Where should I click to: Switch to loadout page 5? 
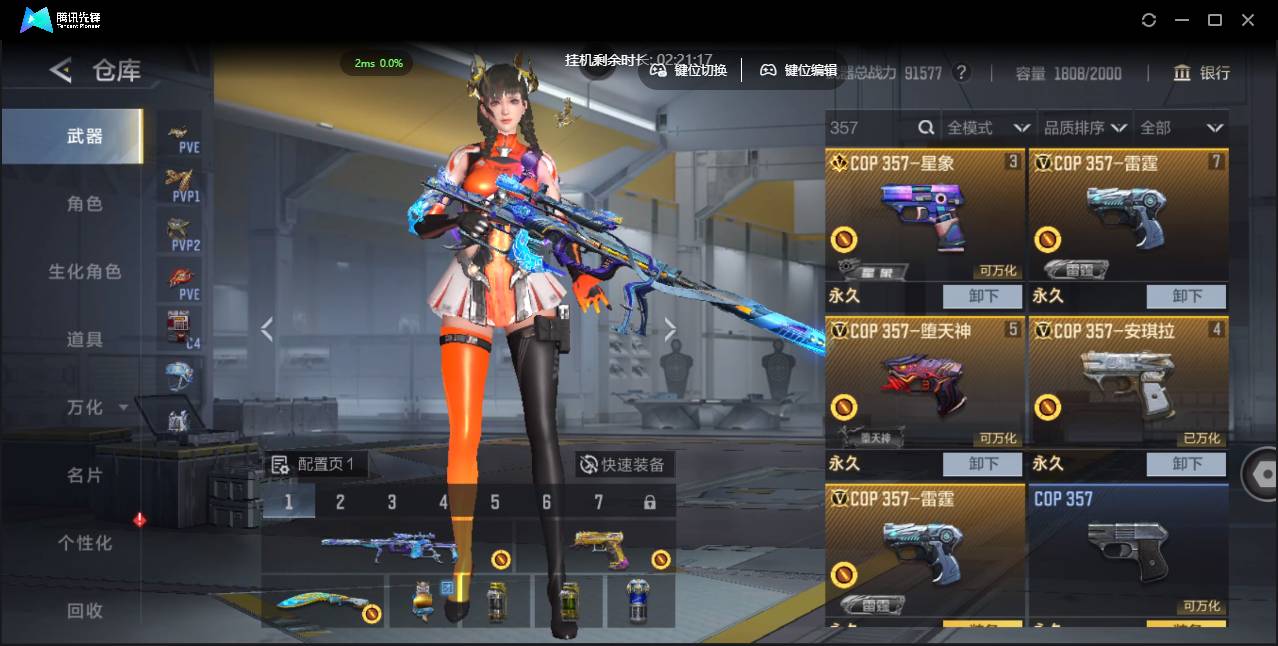(x=495, y=502)
